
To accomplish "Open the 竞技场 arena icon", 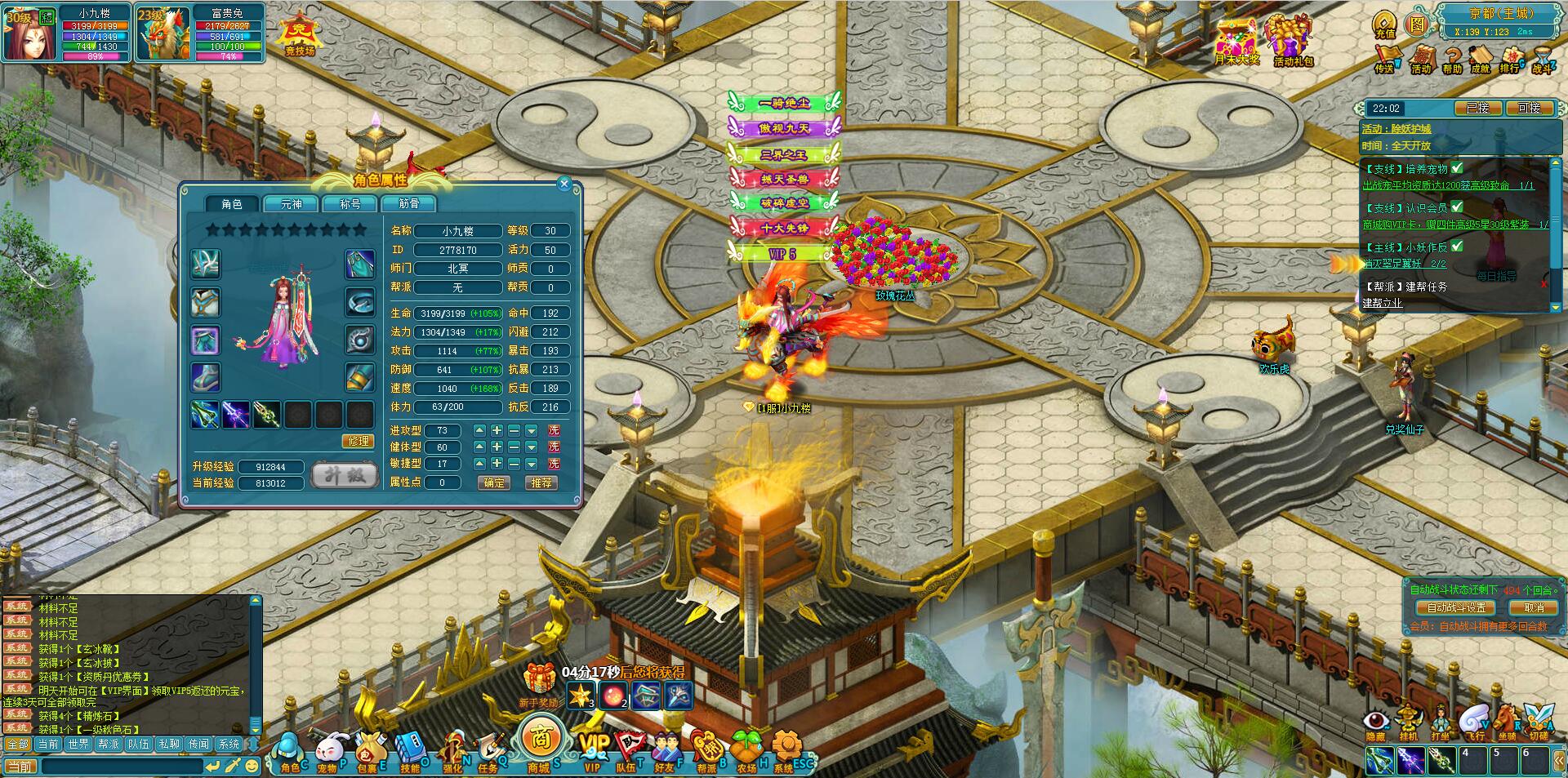I will (299, 36).
